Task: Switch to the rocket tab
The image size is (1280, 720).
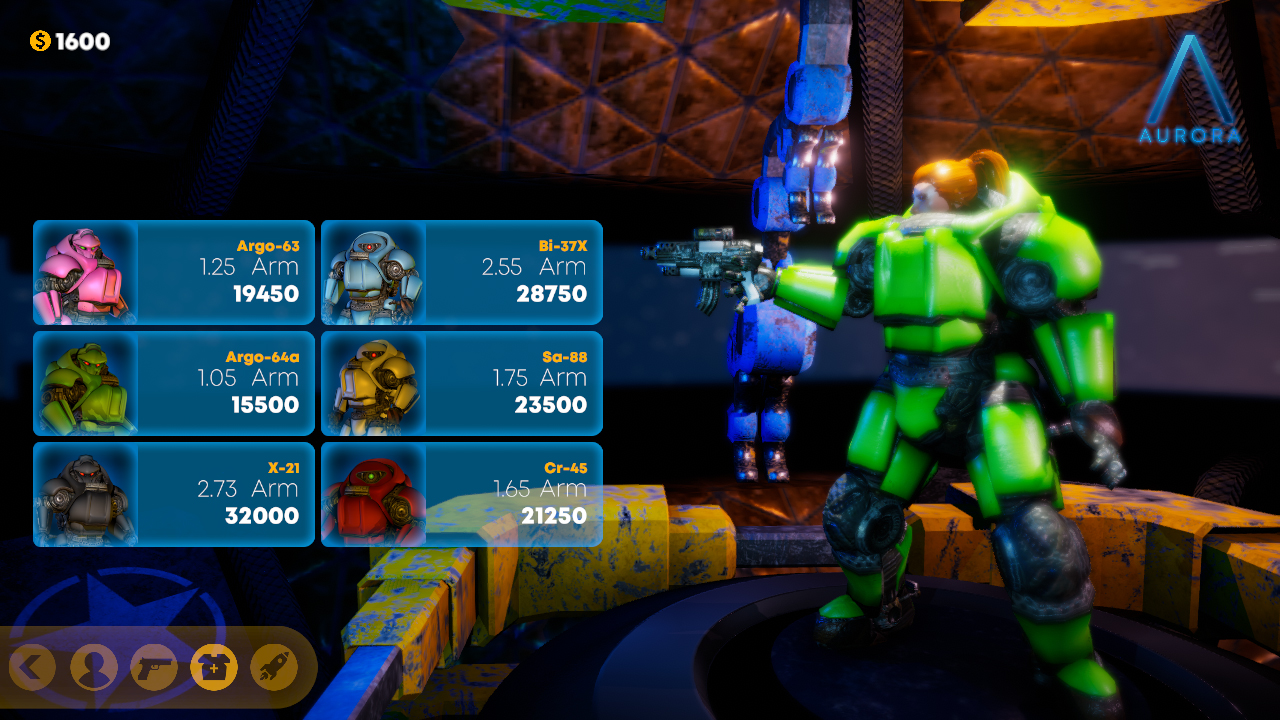Action: tap(273, 667)
